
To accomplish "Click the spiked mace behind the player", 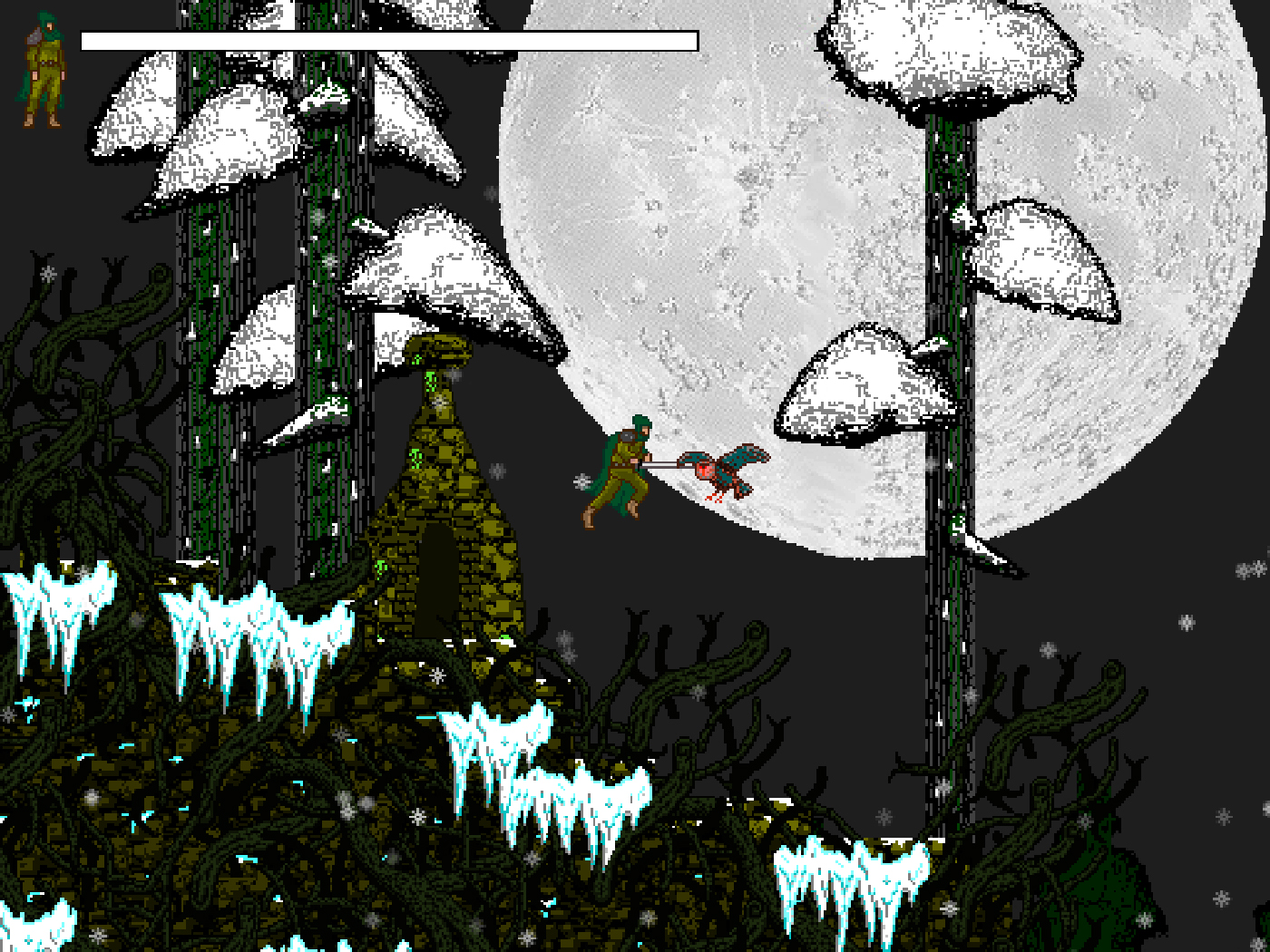I will (x=581, y=480).
